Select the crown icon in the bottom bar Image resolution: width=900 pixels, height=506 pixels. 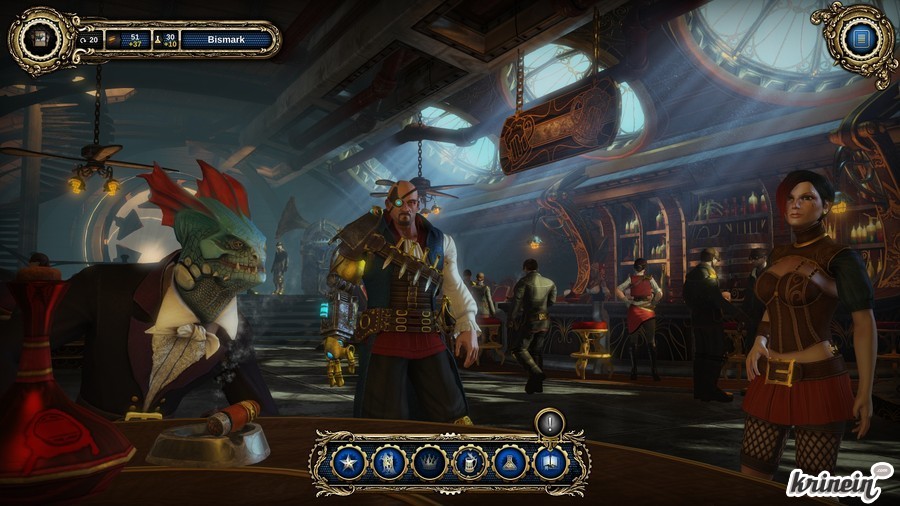429,462
